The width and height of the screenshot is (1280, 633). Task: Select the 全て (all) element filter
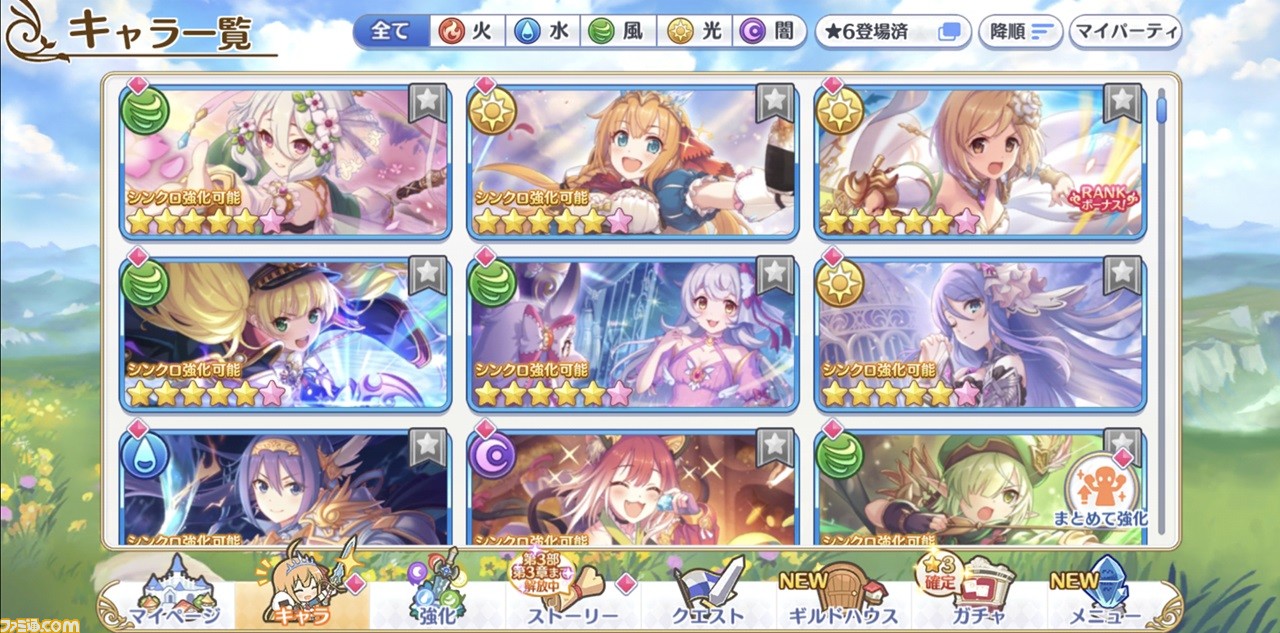coord(390,31)
